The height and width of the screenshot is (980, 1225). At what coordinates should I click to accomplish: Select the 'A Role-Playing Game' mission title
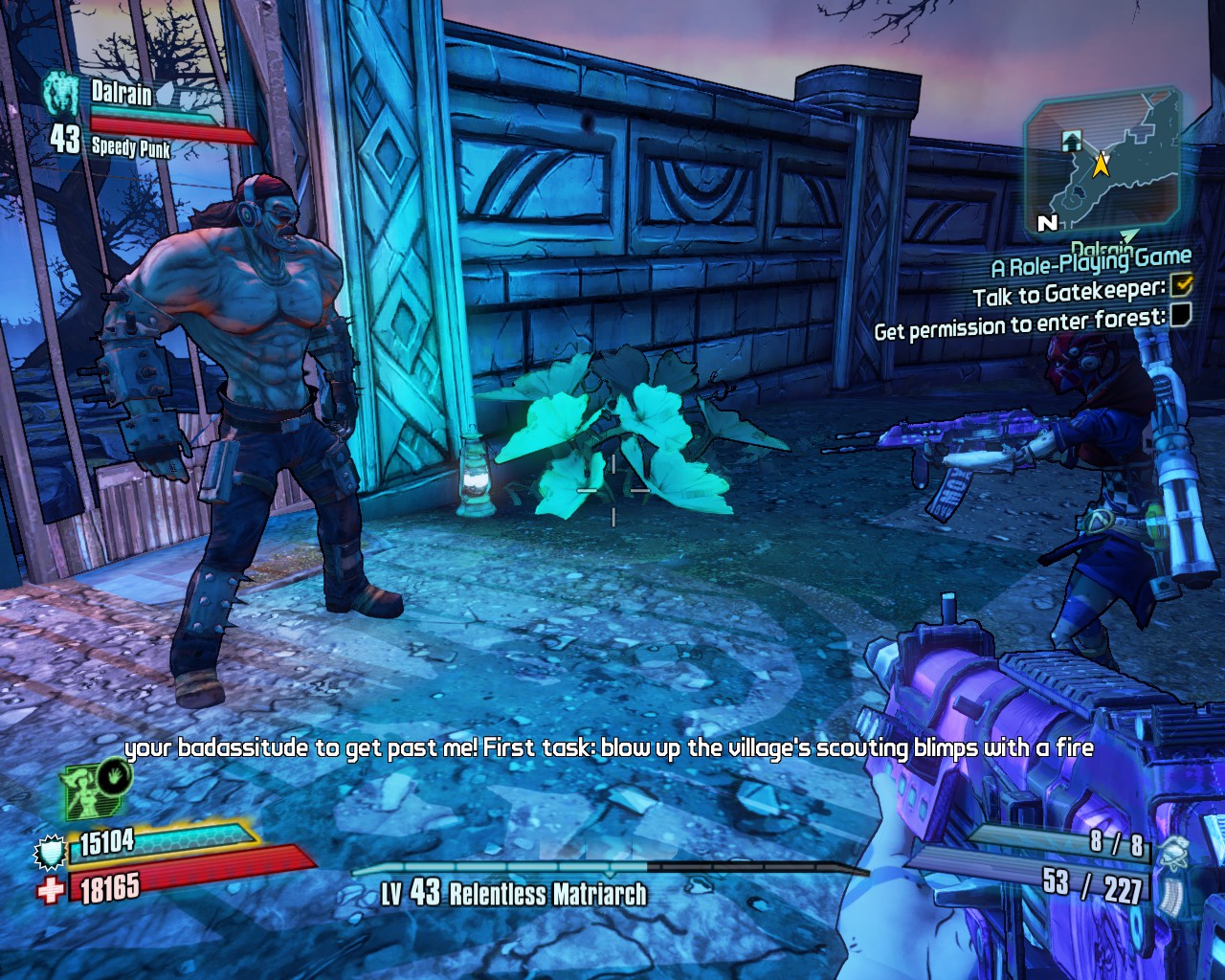point(1091,261)
